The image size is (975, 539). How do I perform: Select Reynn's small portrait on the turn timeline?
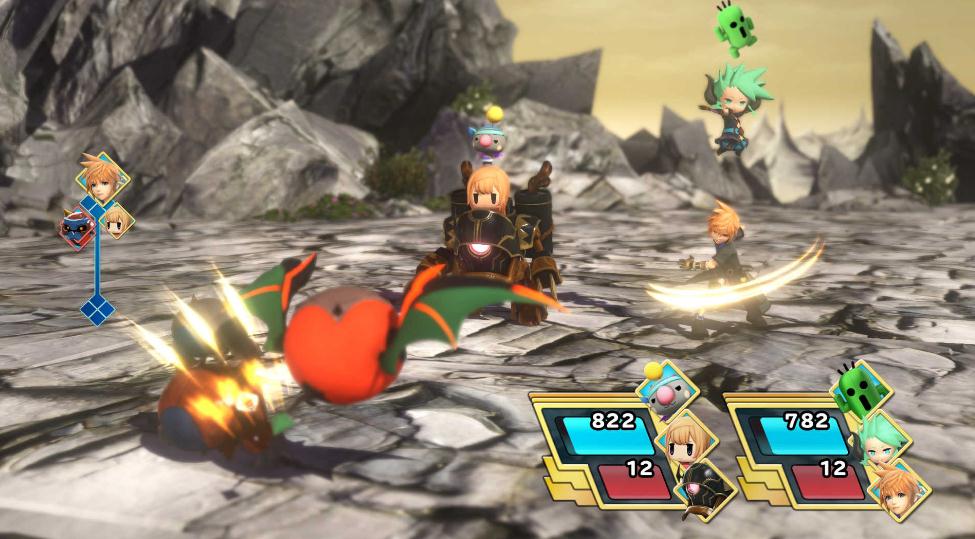116,220
